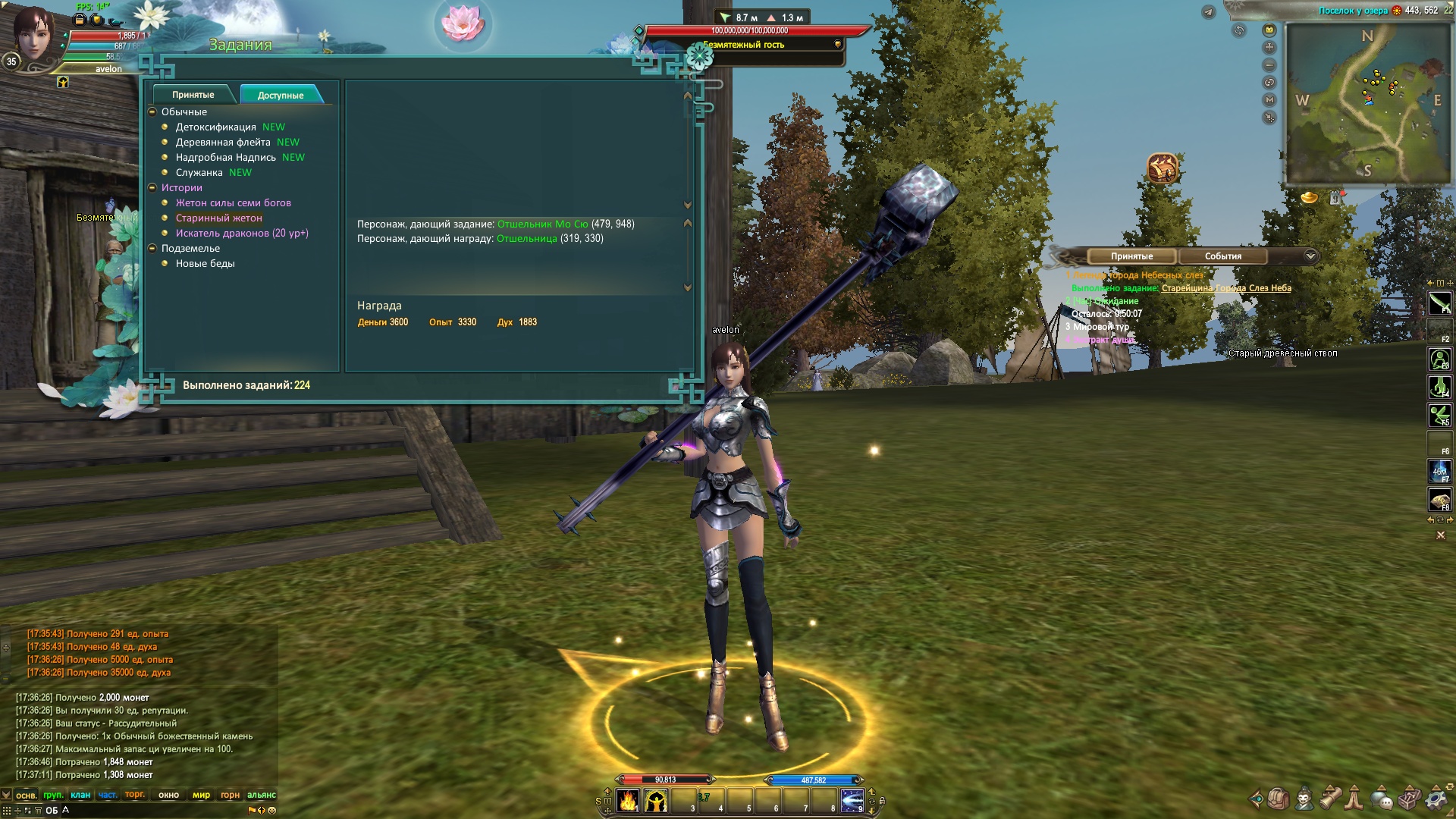Use the blue comet skill in slot 9
This screenshot has height=819, width=1456.
[x=852, y=800]
